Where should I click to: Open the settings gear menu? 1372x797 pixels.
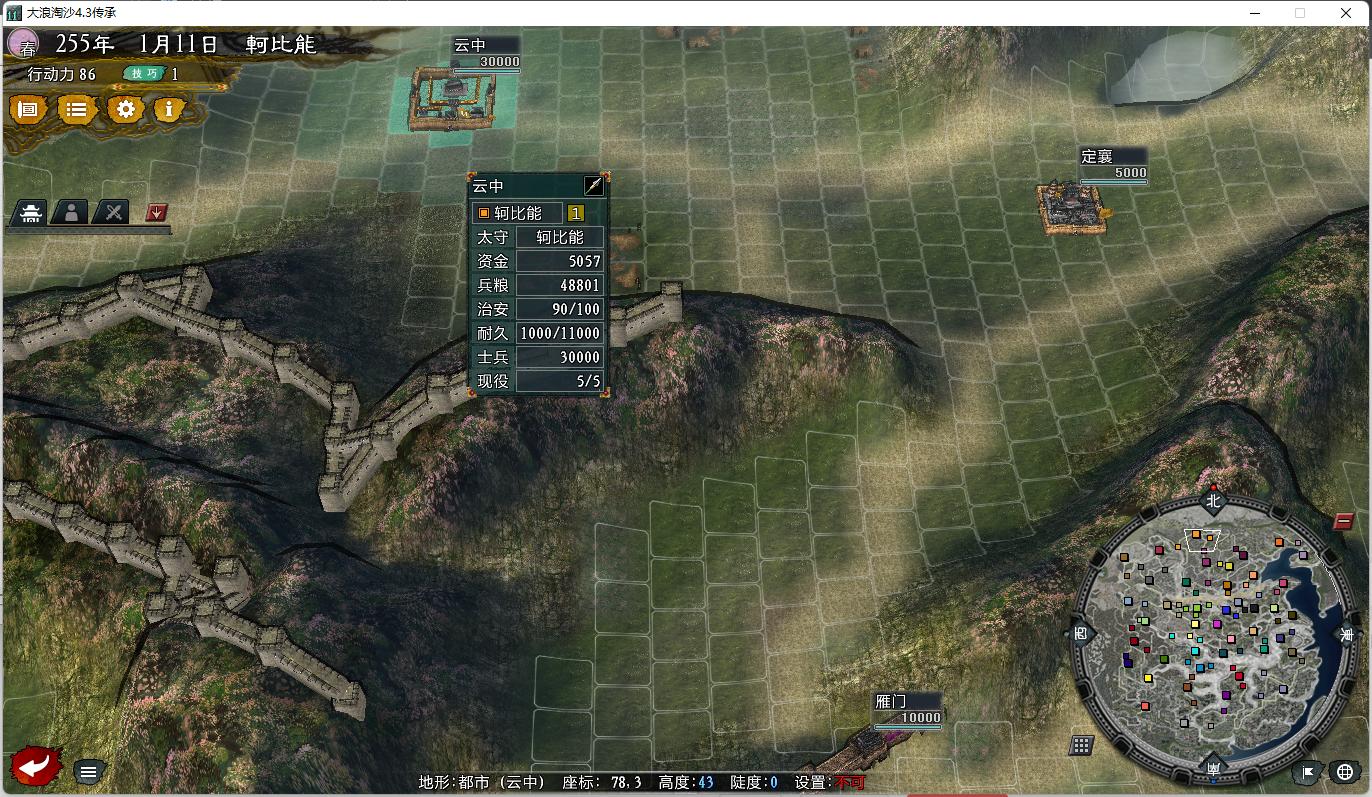click(124, 110)
